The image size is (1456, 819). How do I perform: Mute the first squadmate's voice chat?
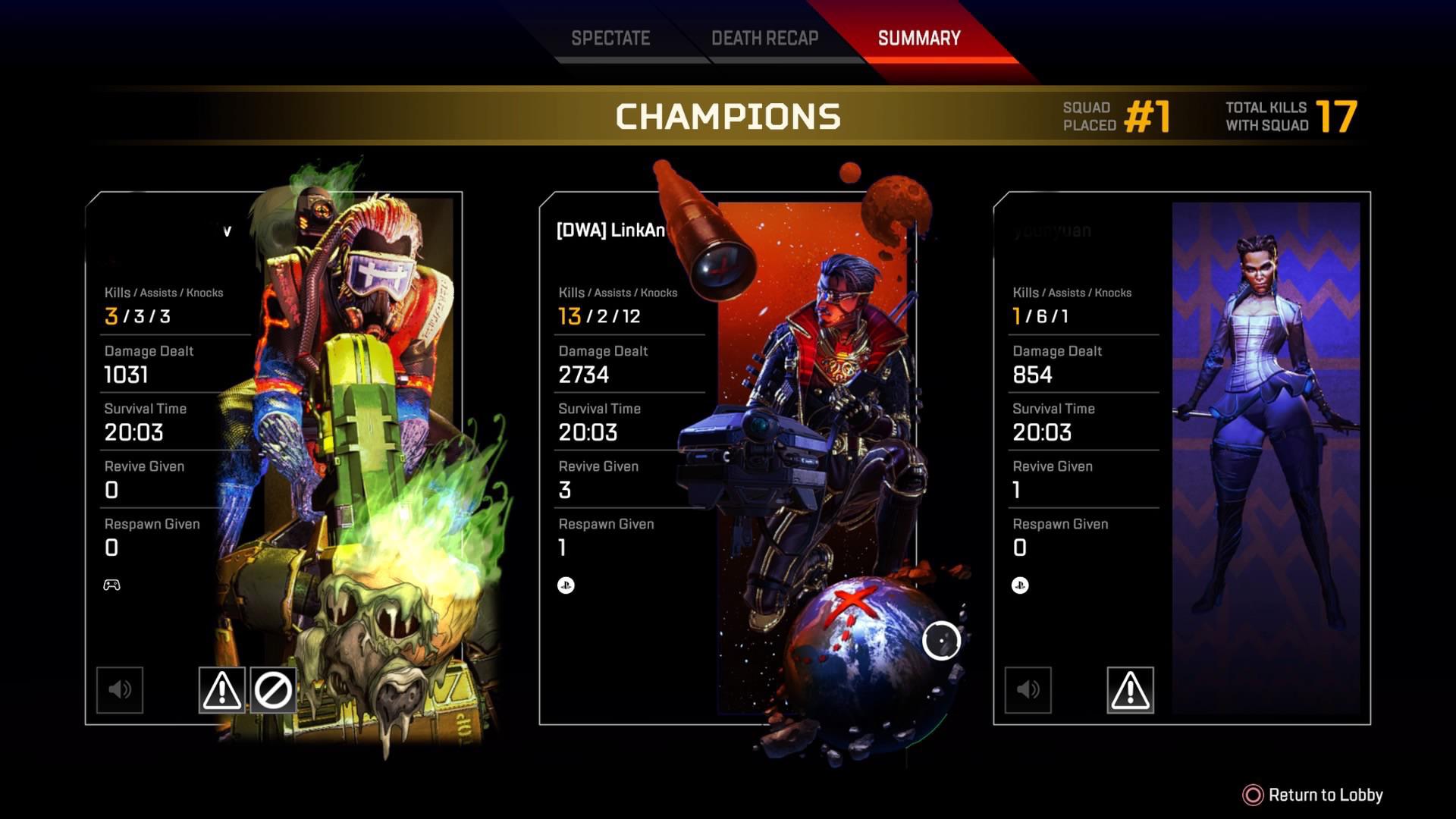tap(120, 689)
